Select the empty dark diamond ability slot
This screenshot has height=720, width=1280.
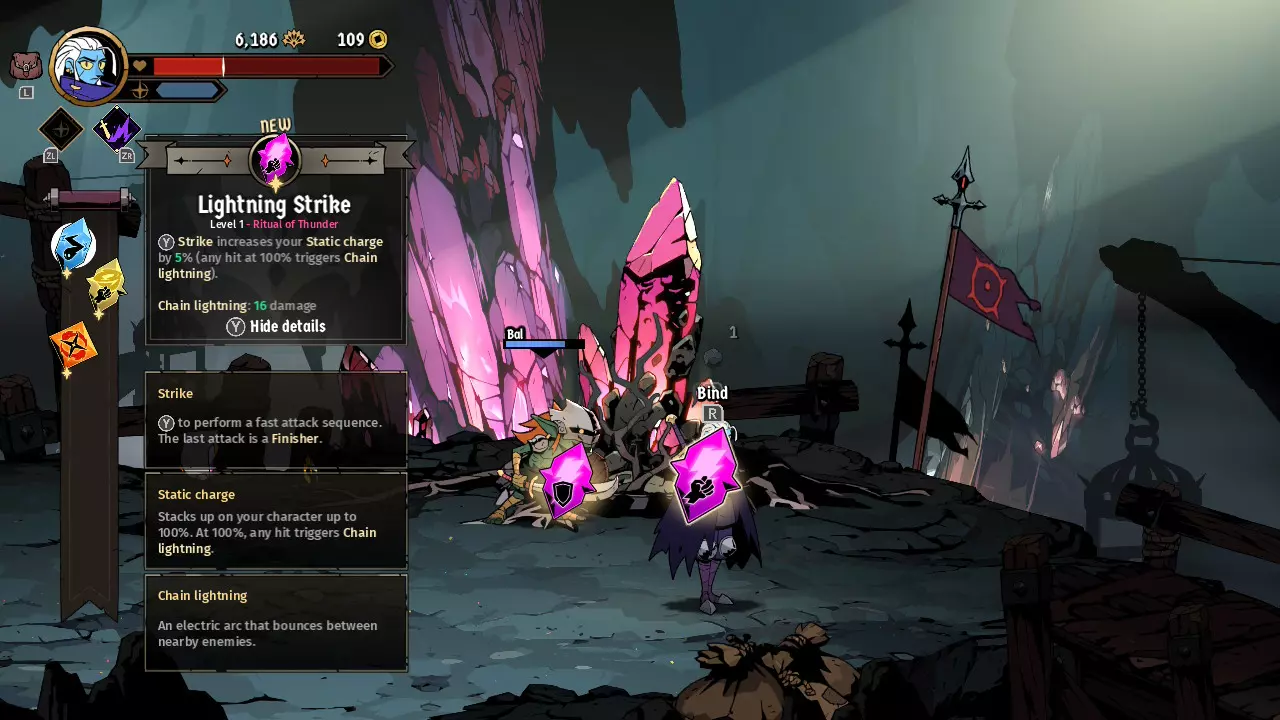point(61,130)
